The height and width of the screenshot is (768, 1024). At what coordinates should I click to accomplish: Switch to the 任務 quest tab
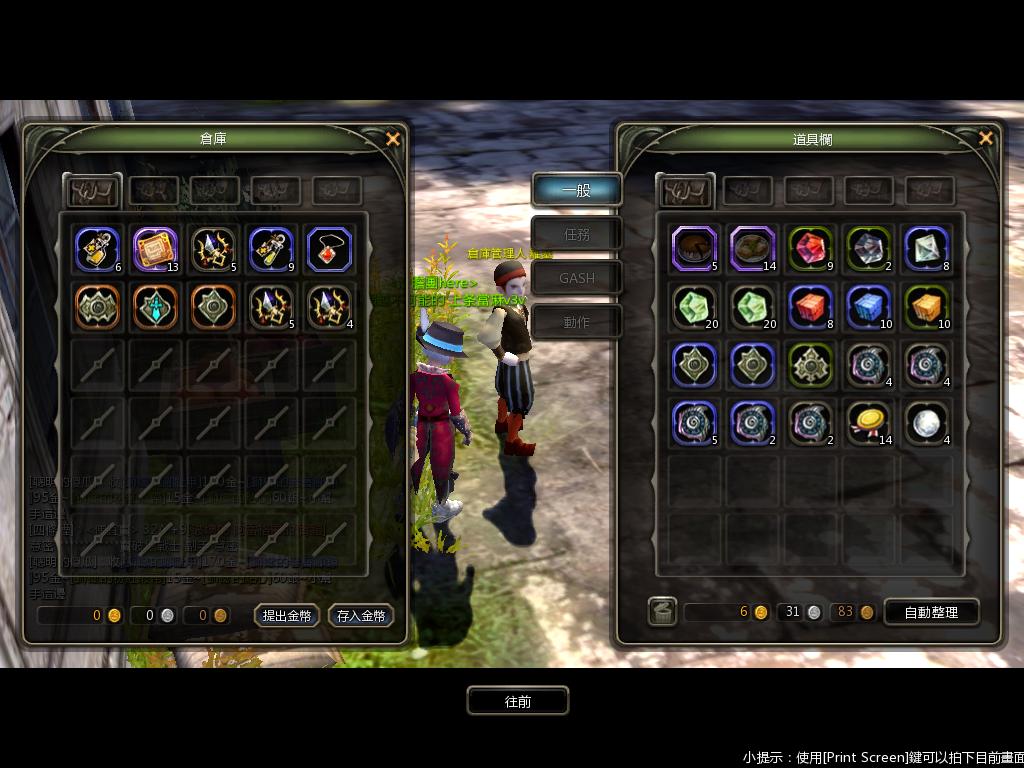tap(577, 234)
